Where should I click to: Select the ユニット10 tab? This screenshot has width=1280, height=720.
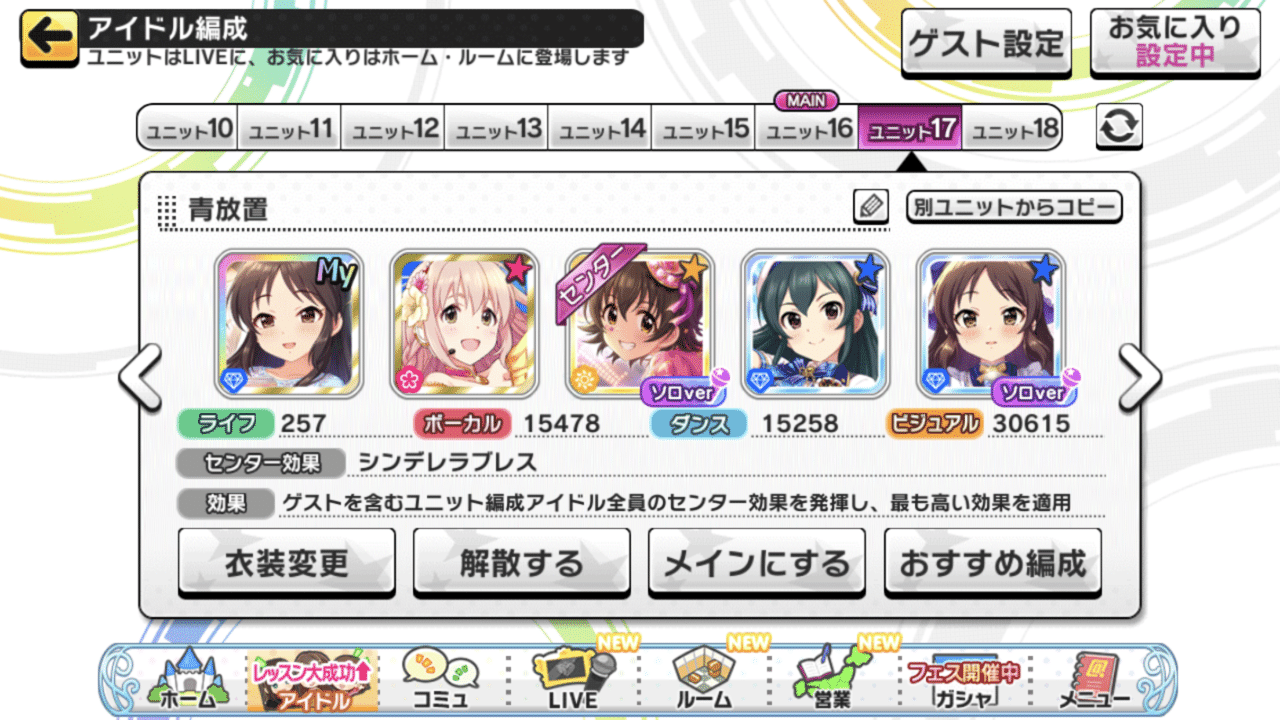pos(186,128)
